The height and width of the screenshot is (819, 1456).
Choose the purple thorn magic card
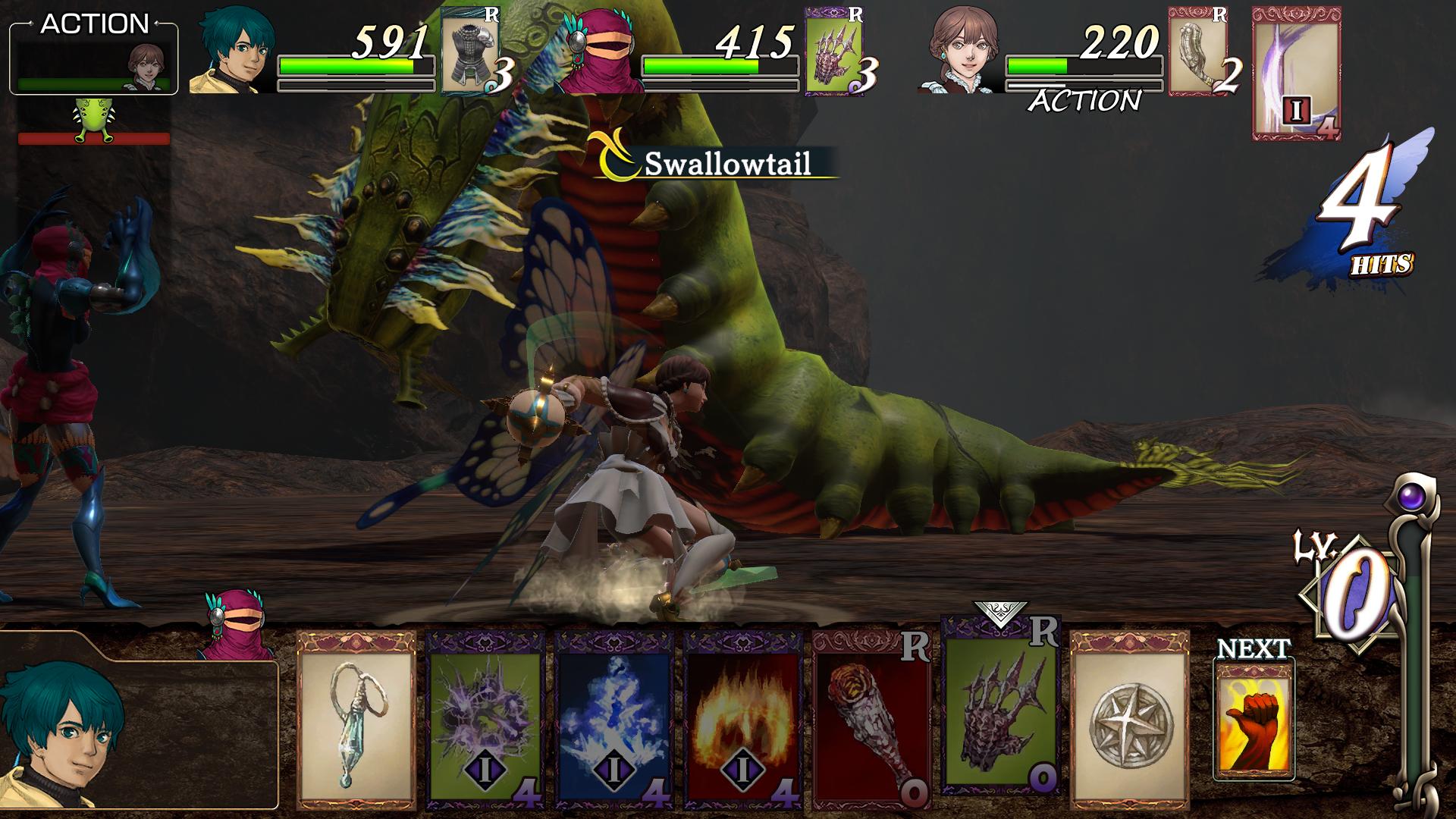(485, 719)
